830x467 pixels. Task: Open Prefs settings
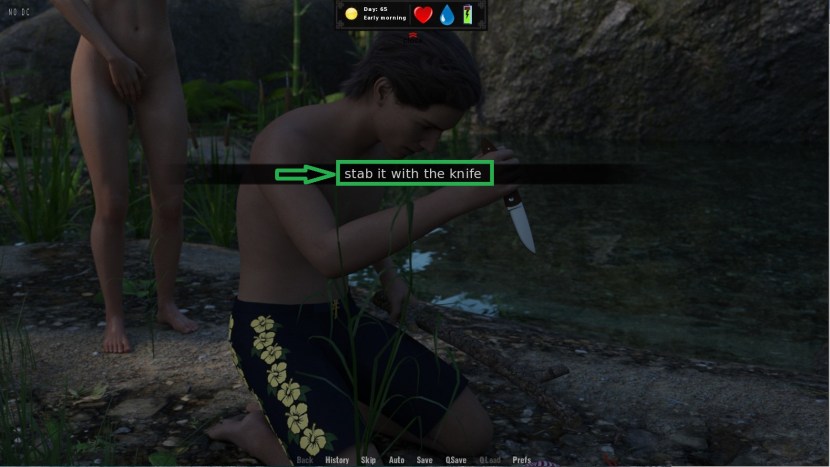522,460
